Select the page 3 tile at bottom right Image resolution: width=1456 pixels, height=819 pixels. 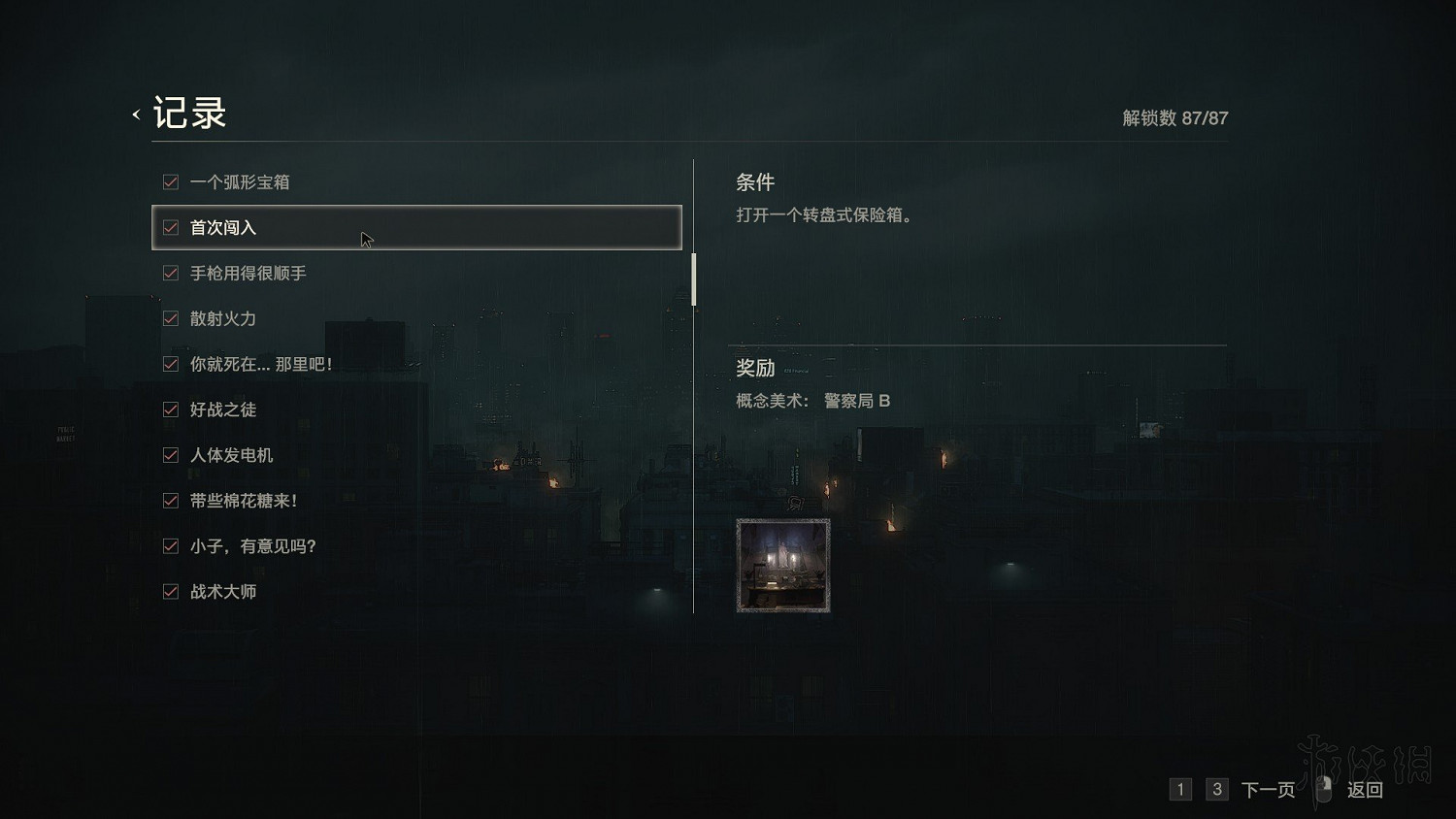click(x=1216, y=789)
